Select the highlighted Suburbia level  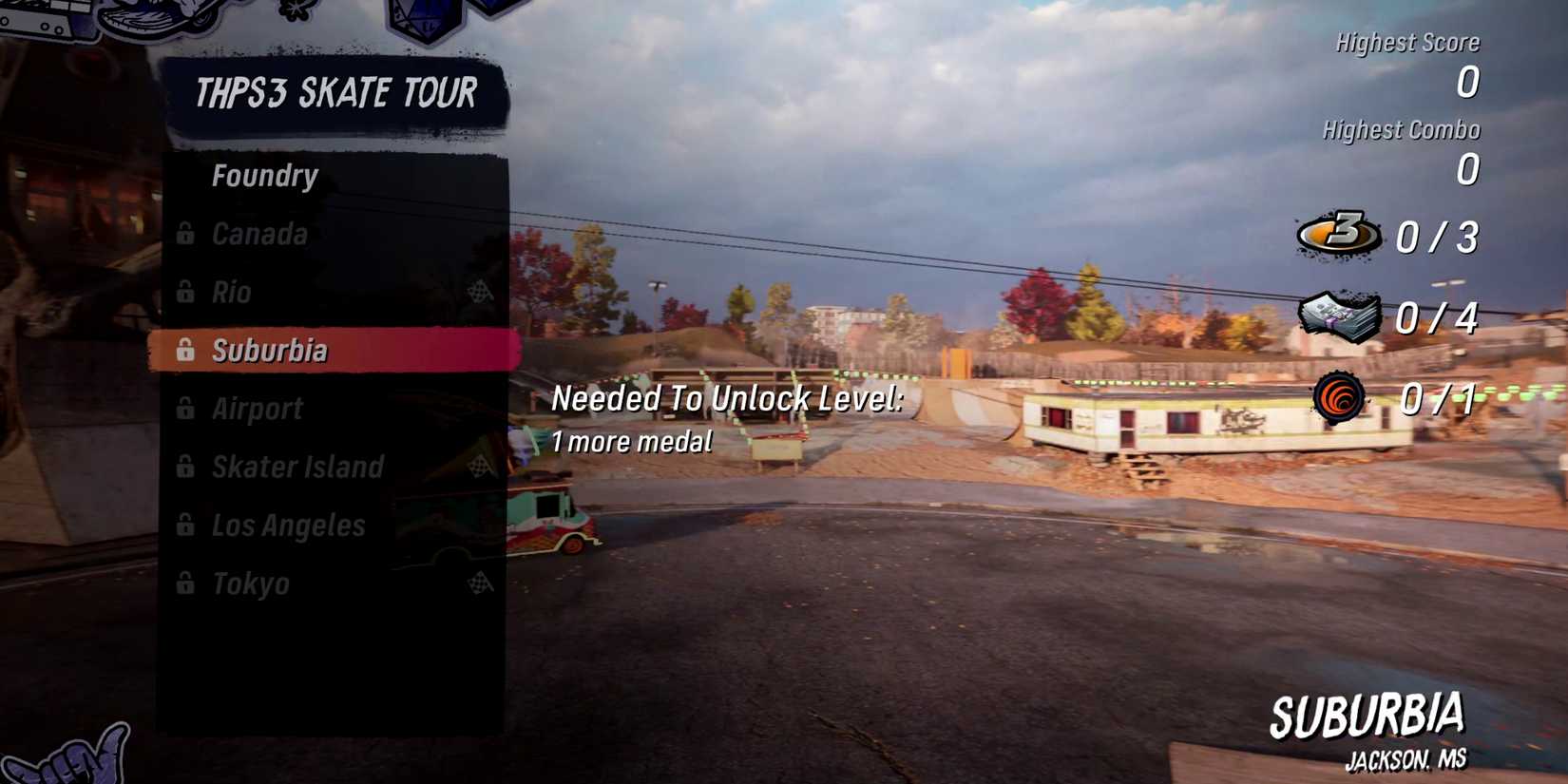[285, 351]
